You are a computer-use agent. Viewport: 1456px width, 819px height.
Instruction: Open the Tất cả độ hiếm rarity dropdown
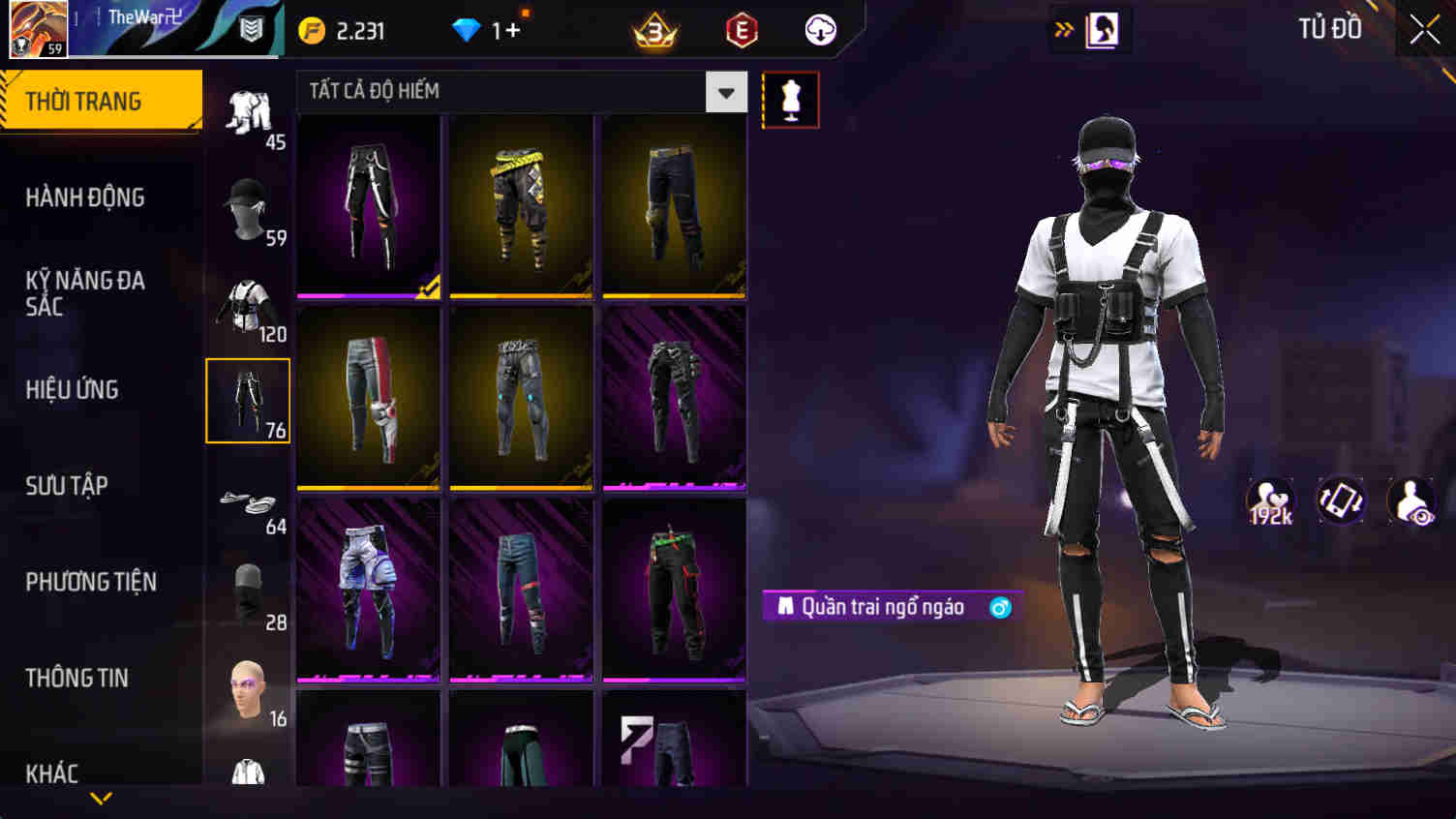point(724,91)
